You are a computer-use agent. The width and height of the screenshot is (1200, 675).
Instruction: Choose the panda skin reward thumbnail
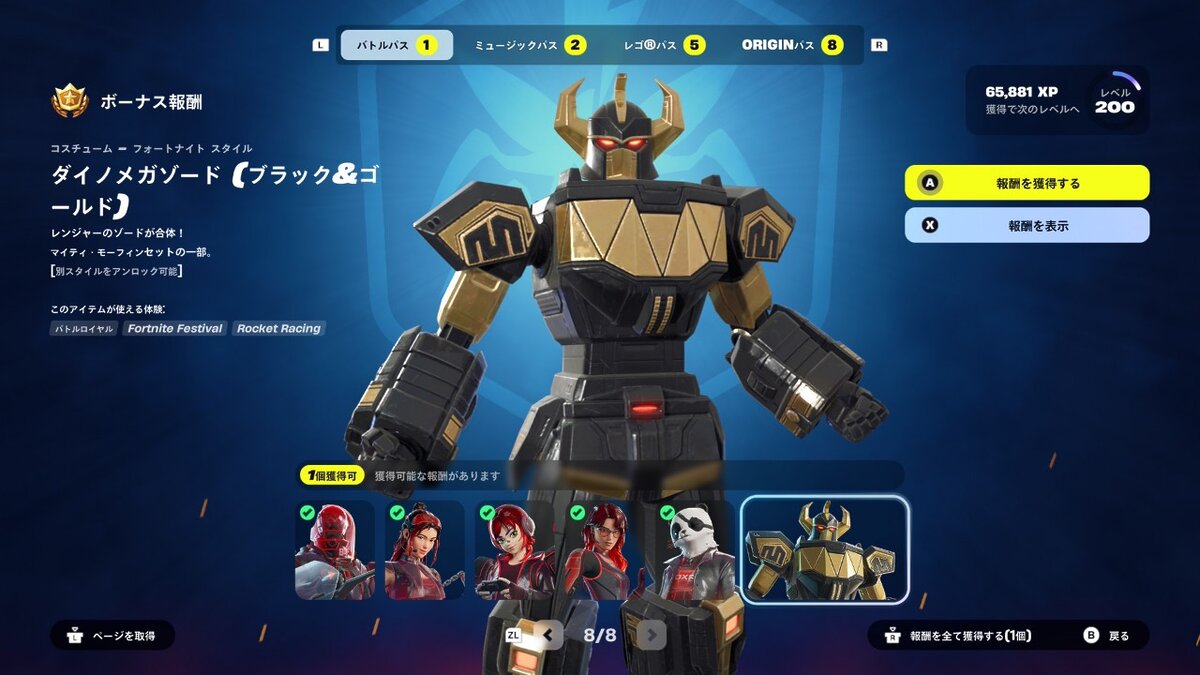pos(694,550)
